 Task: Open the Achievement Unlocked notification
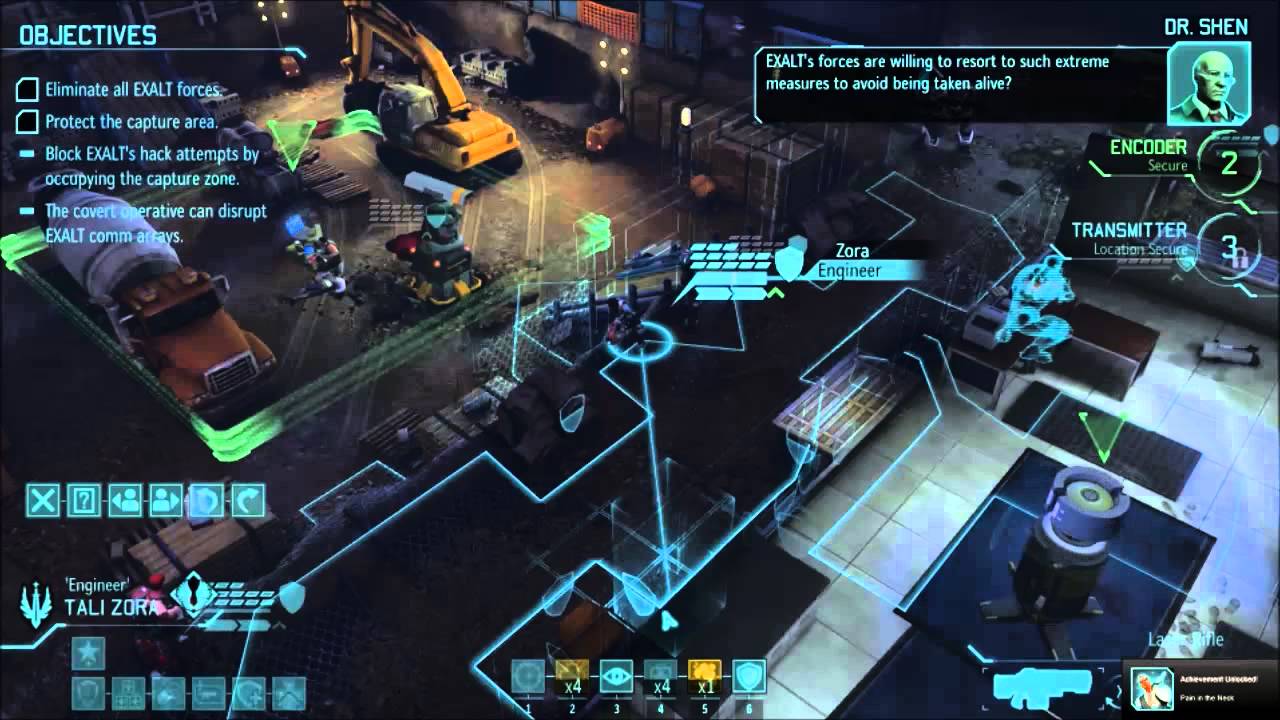(x=1202, y=686)
